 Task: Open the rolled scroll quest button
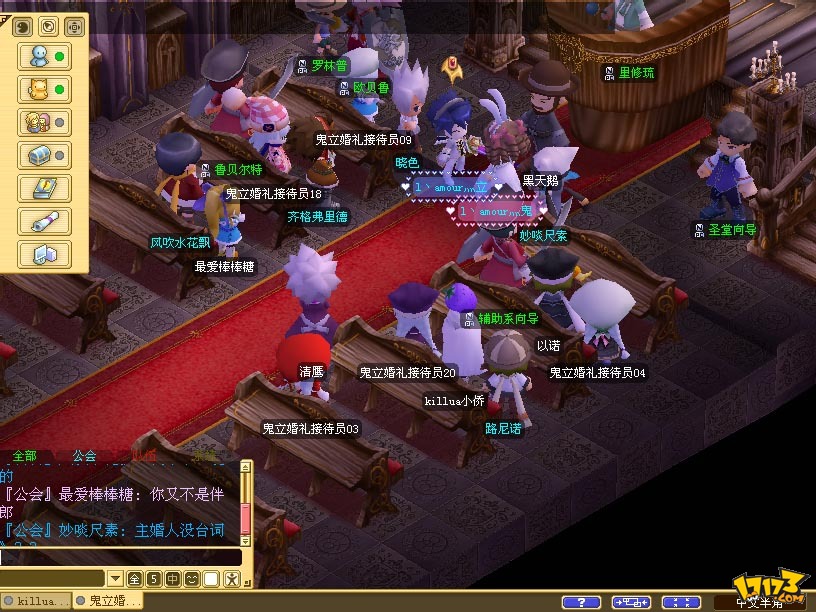pyautogui.click(x=44, y=221)
